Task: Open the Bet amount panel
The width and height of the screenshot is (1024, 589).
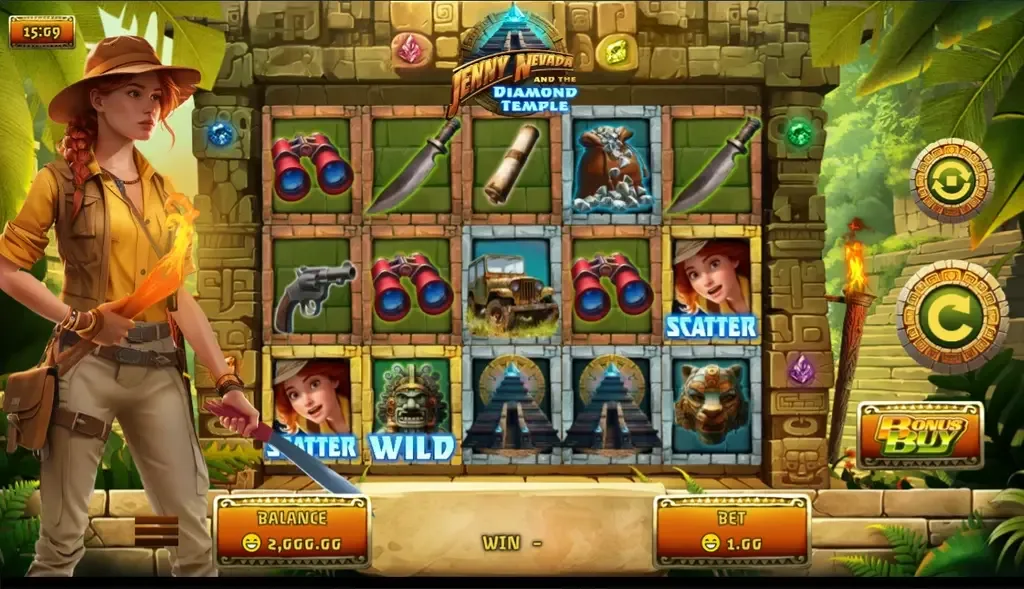Action: click(x=732, y=532)
